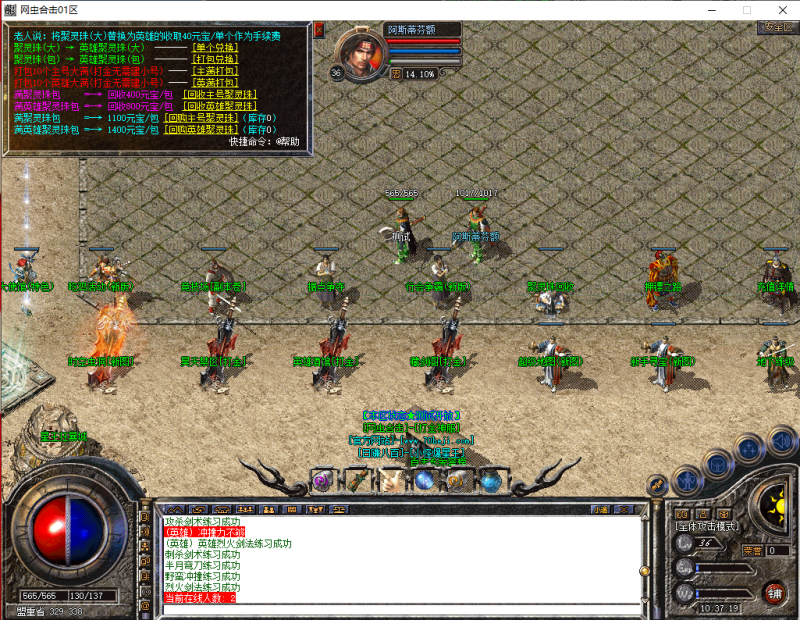
Task: Select the 打包兑换 bulk exchange link
Action: pyautogui.click(x=213, y=59)
